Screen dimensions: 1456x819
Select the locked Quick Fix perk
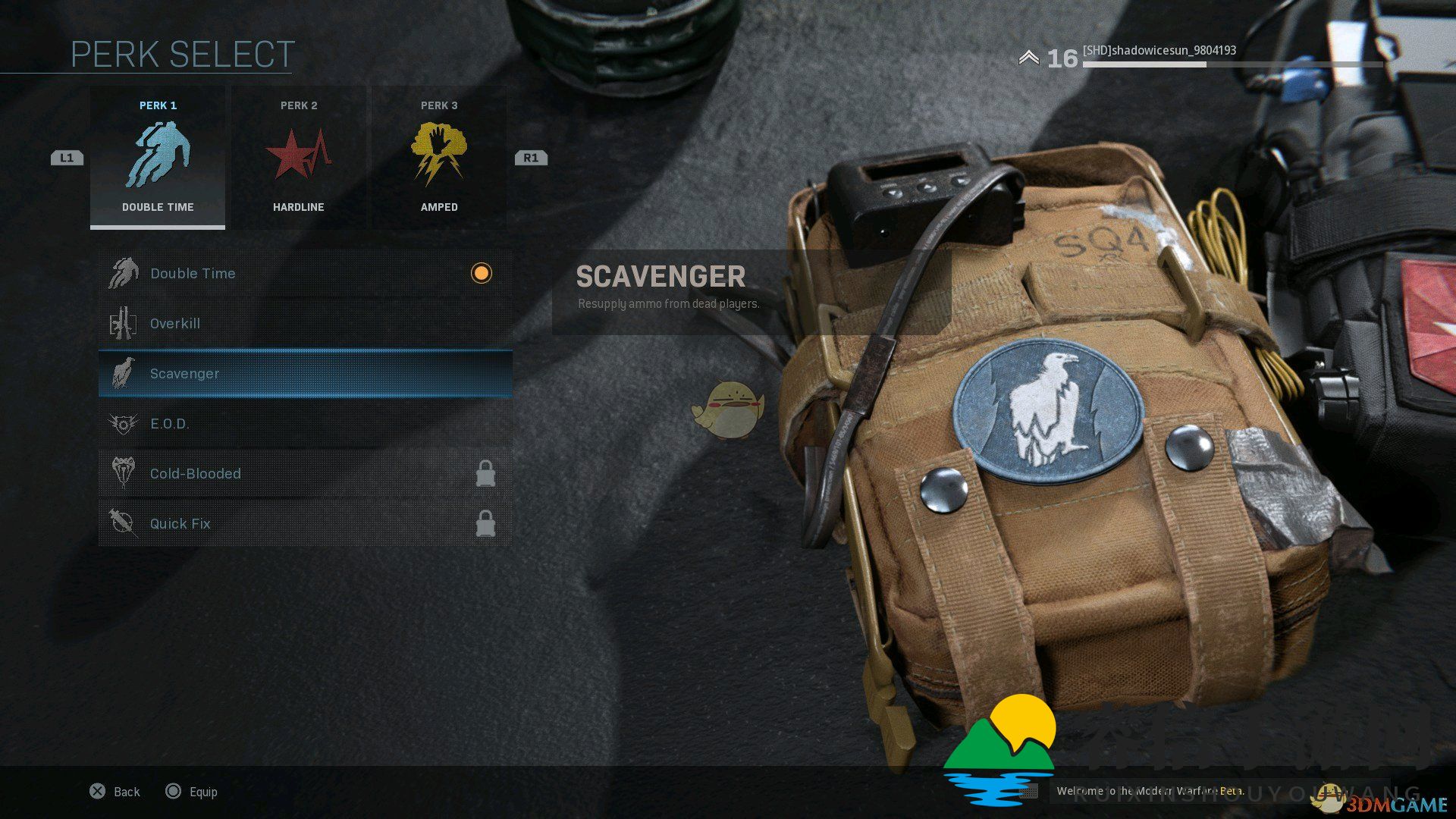click(305, 523)
